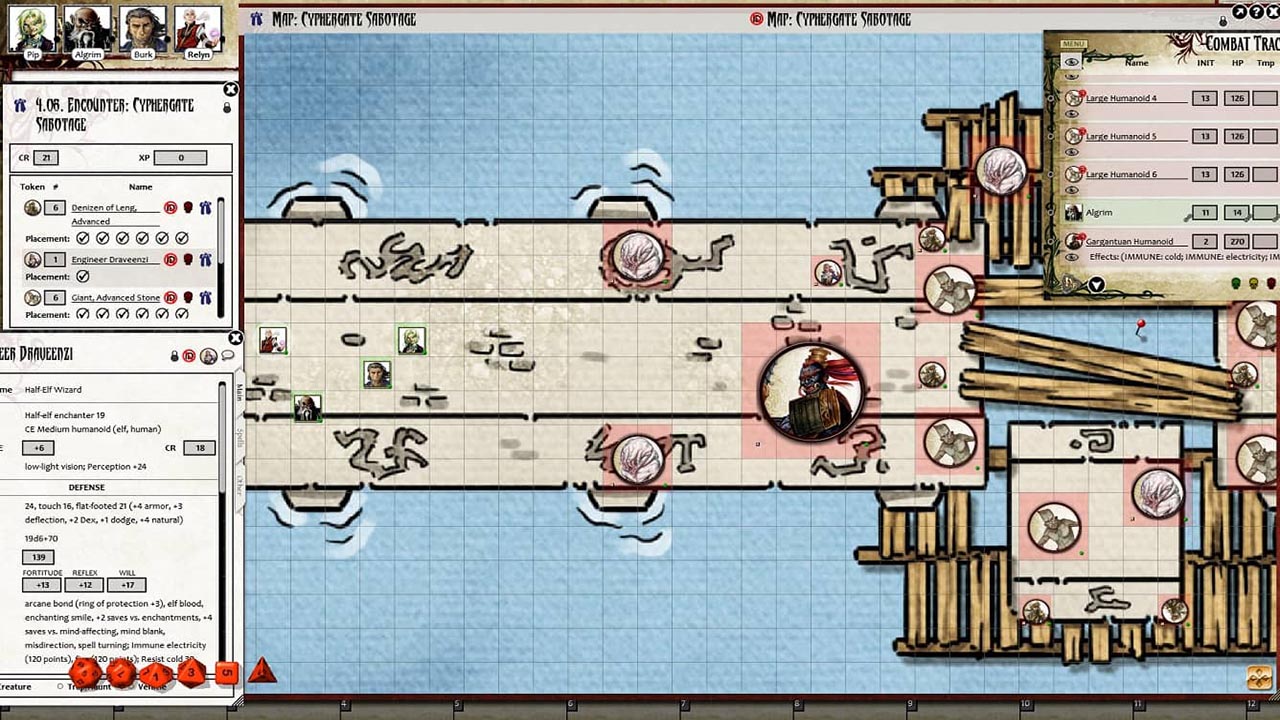Pick up the six-sided die showing 5
This screenshot has width=1280, height=720.
click(x=225, y=672)
